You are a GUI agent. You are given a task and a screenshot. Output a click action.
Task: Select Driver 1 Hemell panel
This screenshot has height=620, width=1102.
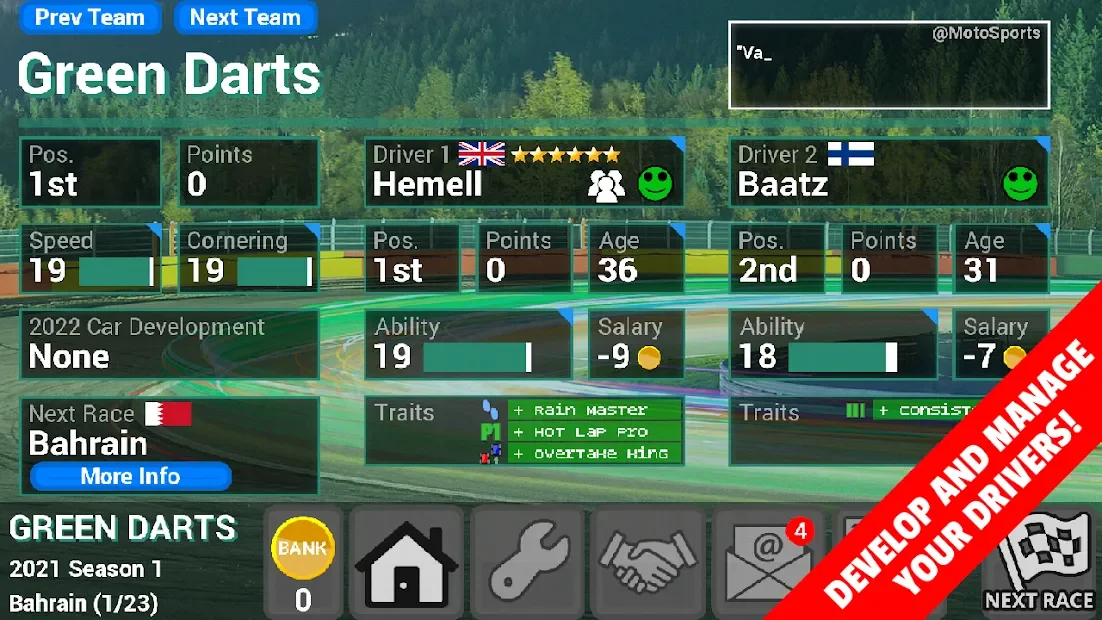(x=524, y=172)
